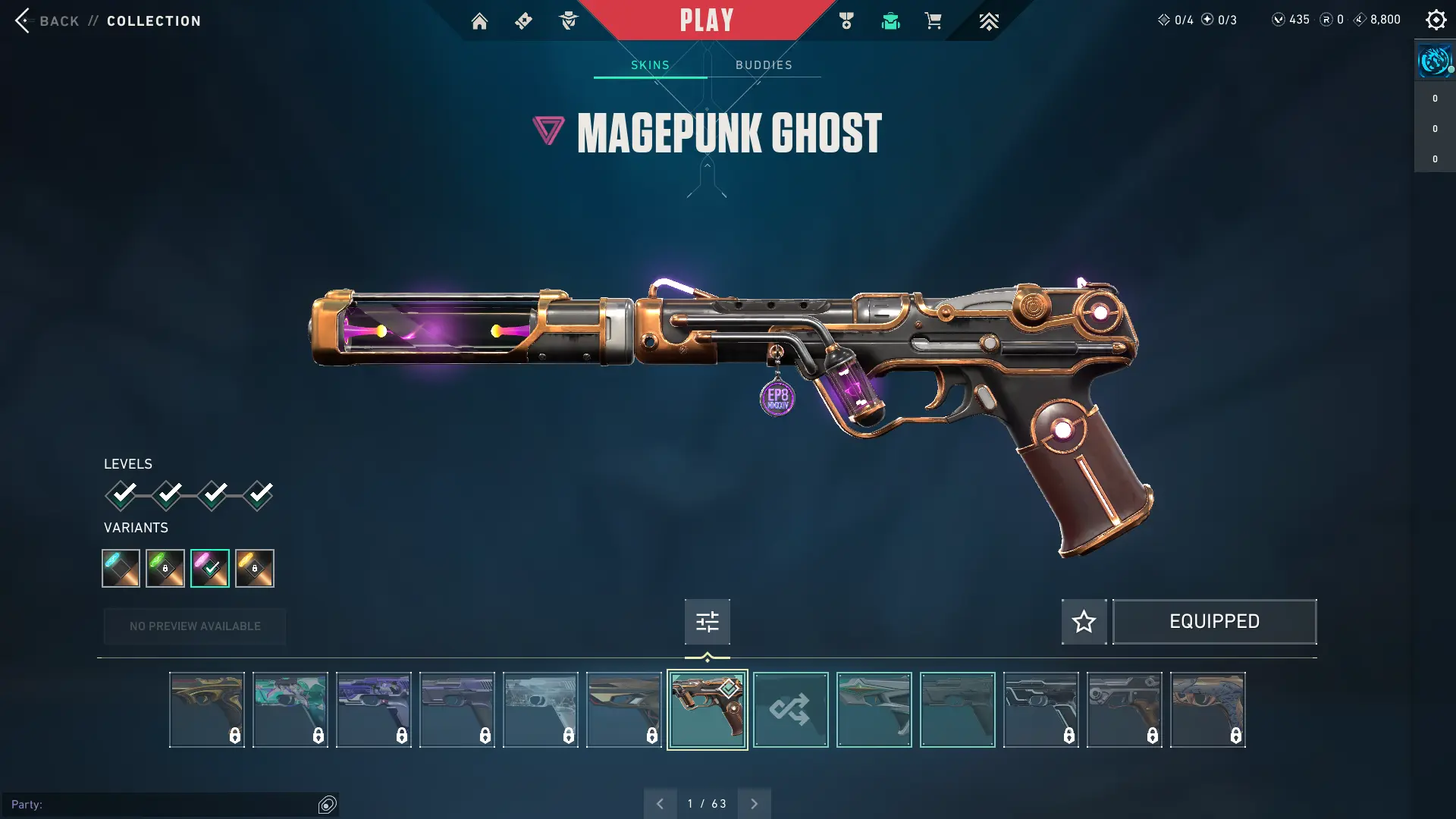Select the Skins tab

650,65
